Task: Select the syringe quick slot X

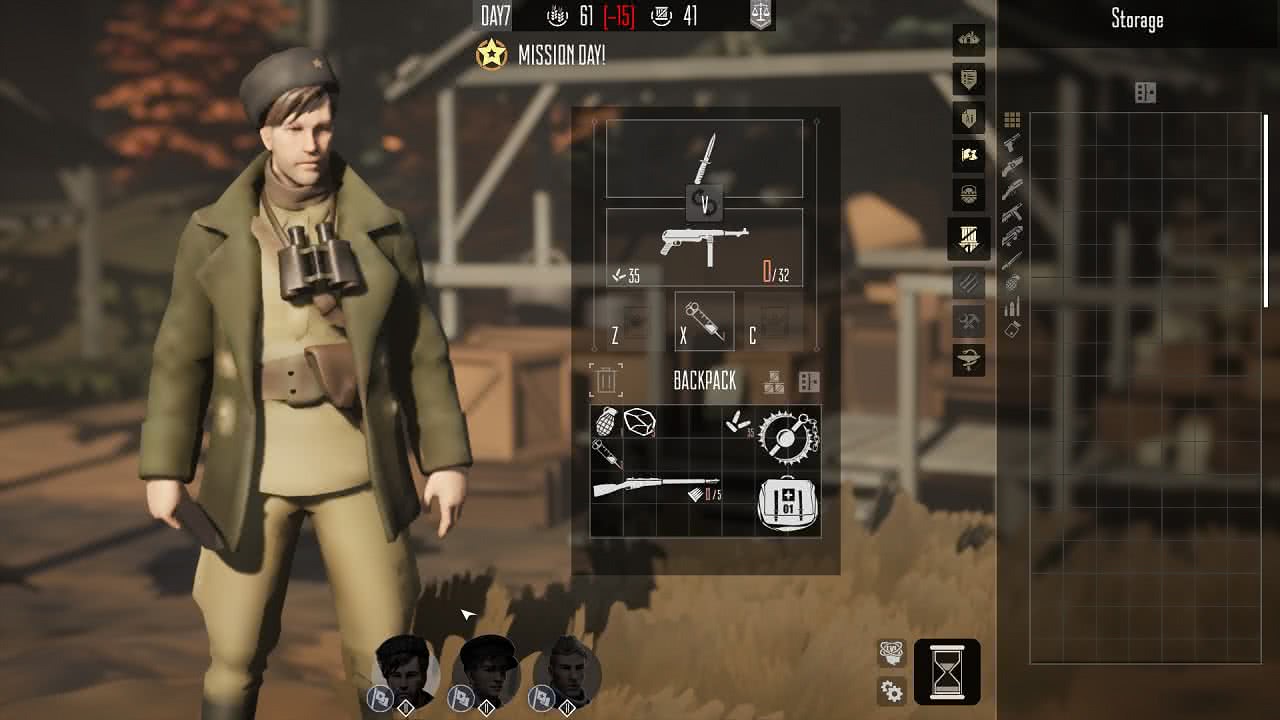Action: point(704,322)
